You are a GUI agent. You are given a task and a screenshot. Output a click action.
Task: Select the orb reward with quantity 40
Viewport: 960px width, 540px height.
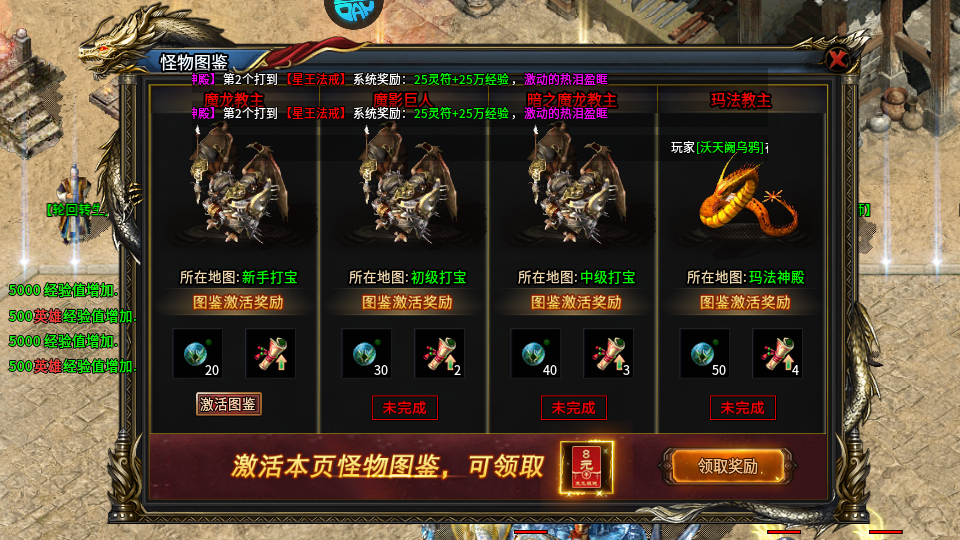click(x=536, y=354)
